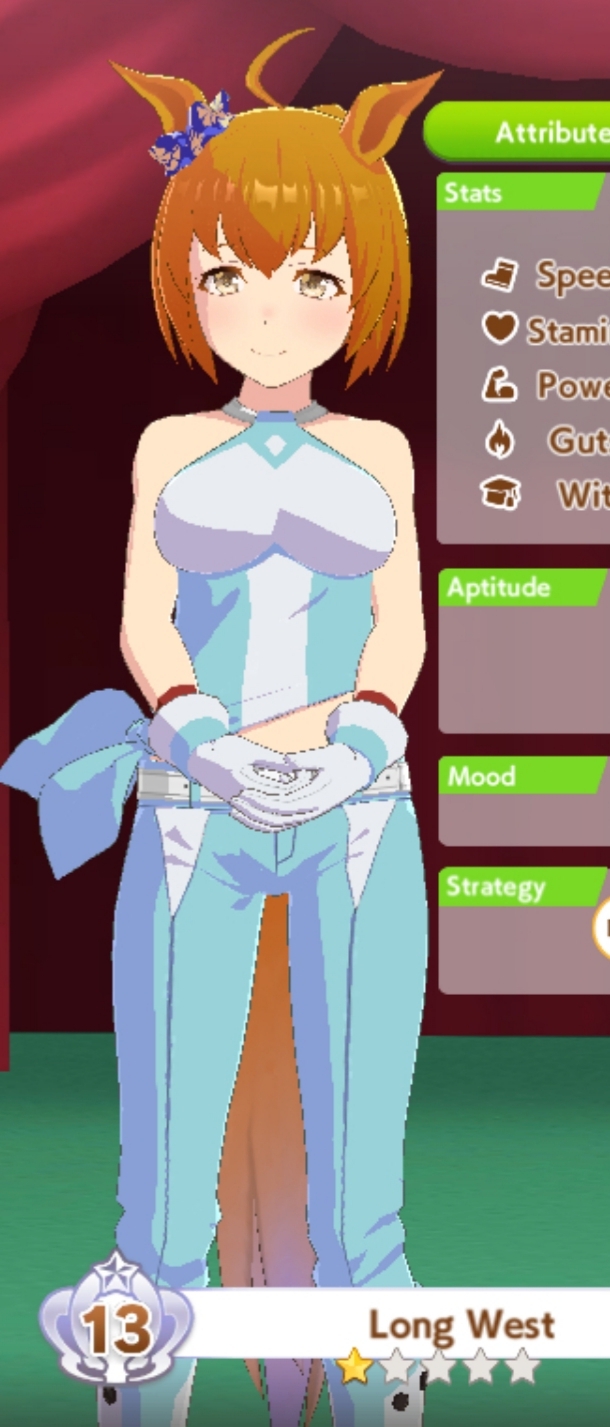Select the strategy option button under Strategy
The height and width of the screenshot is (1427, 610).
click(x=602, y=927)
